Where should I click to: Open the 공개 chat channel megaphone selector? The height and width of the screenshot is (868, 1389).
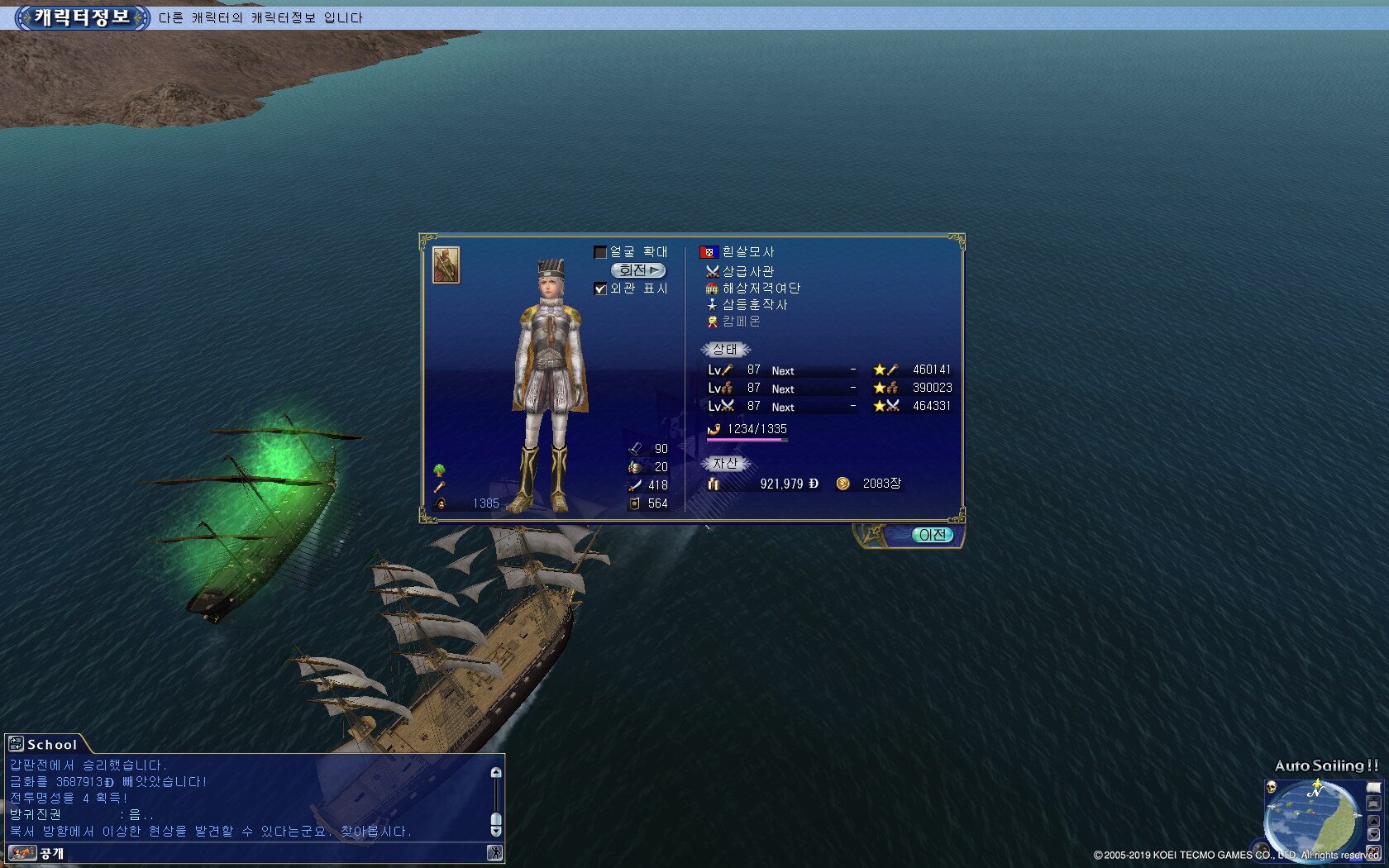pyautogui.click(x=22, y=853)
